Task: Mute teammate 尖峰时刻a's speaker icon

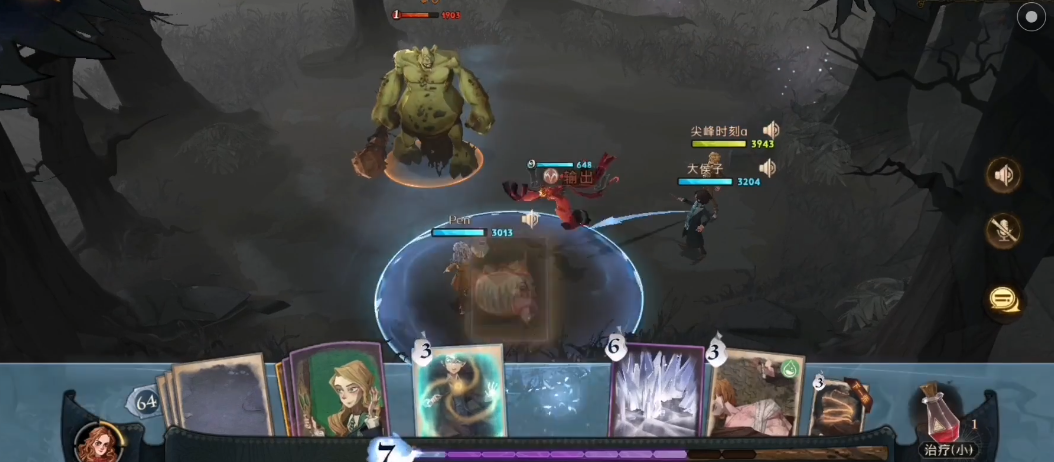Action: [x=770, y=130]
